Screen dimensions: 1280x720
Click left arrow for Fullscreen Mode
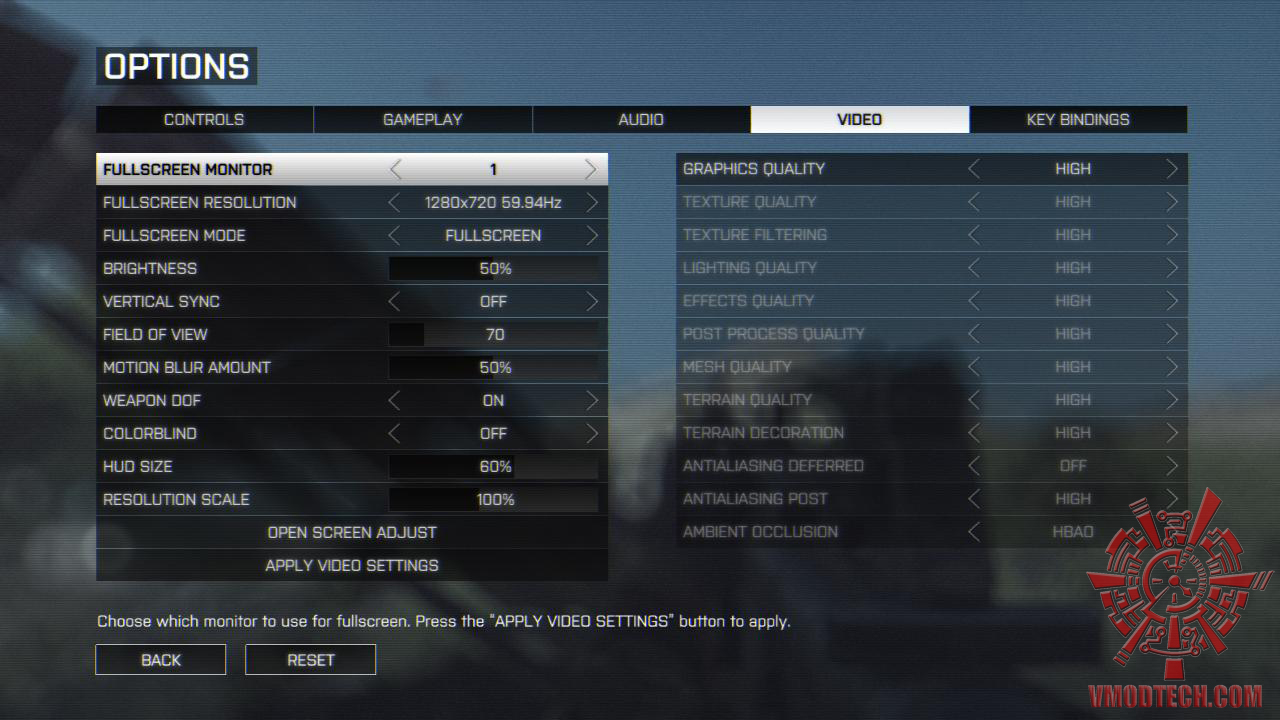pyautogui.click(x=394, y=236)
